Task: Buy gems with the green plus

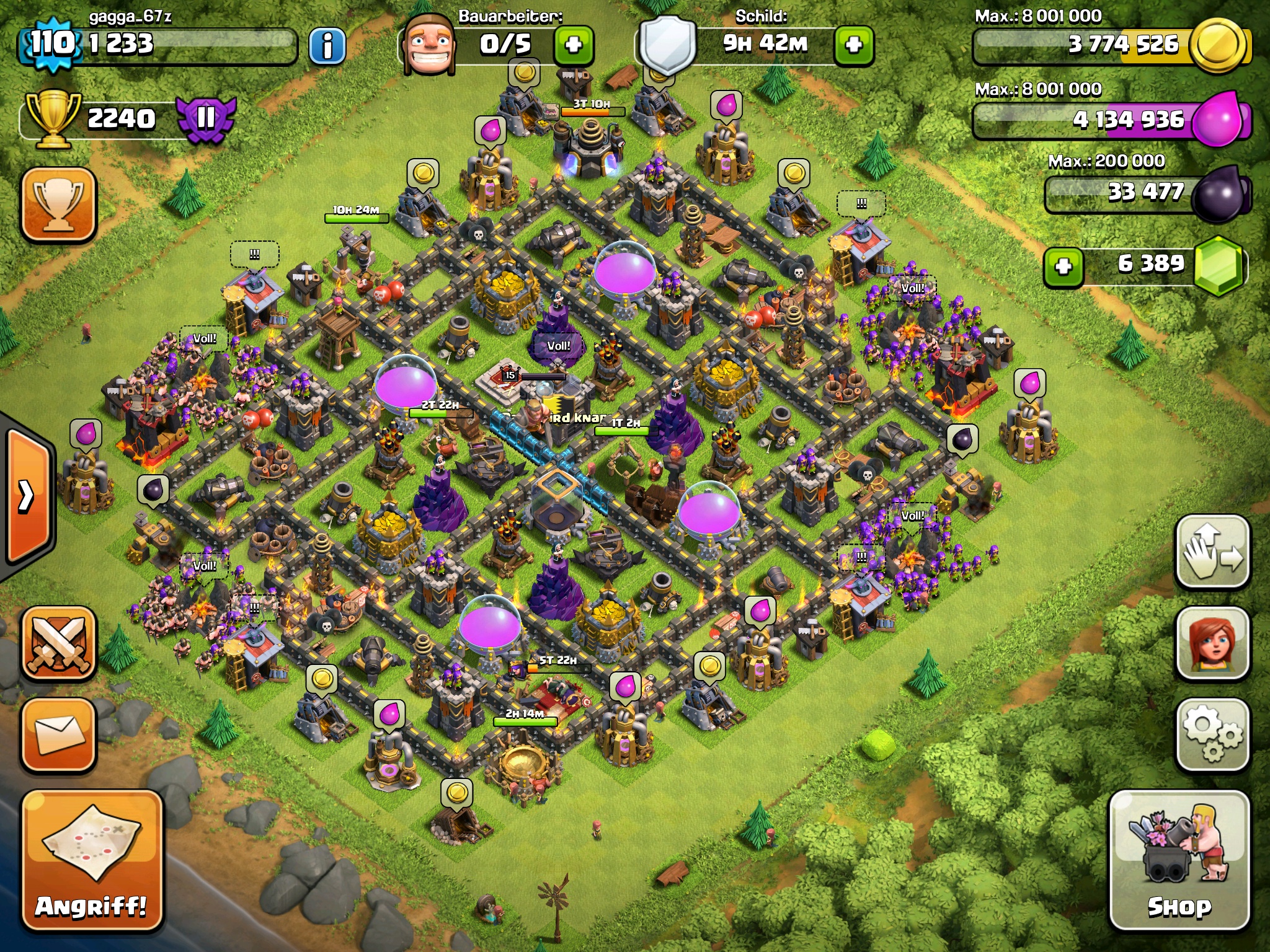Action: (x=1064, y=267)
